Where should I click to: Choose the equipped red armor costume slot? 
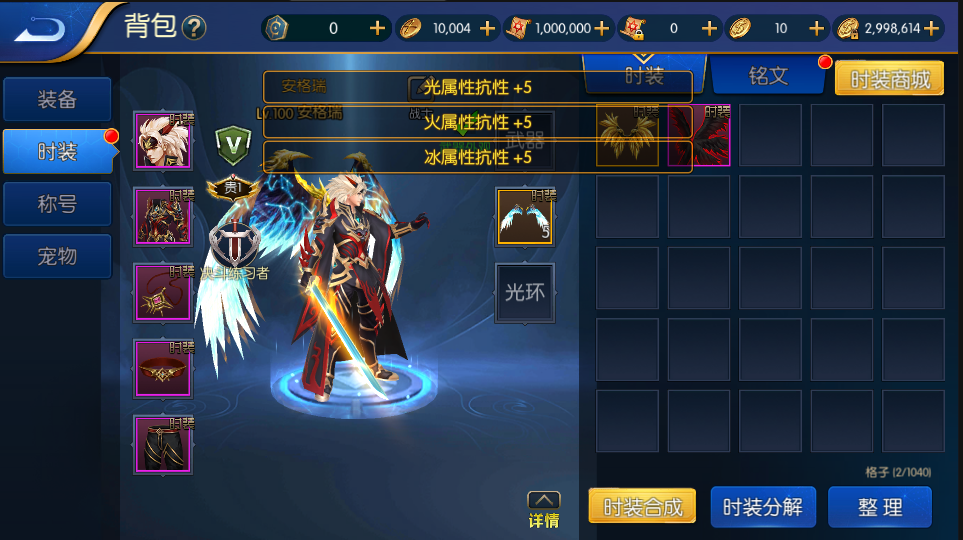[163, 217]
